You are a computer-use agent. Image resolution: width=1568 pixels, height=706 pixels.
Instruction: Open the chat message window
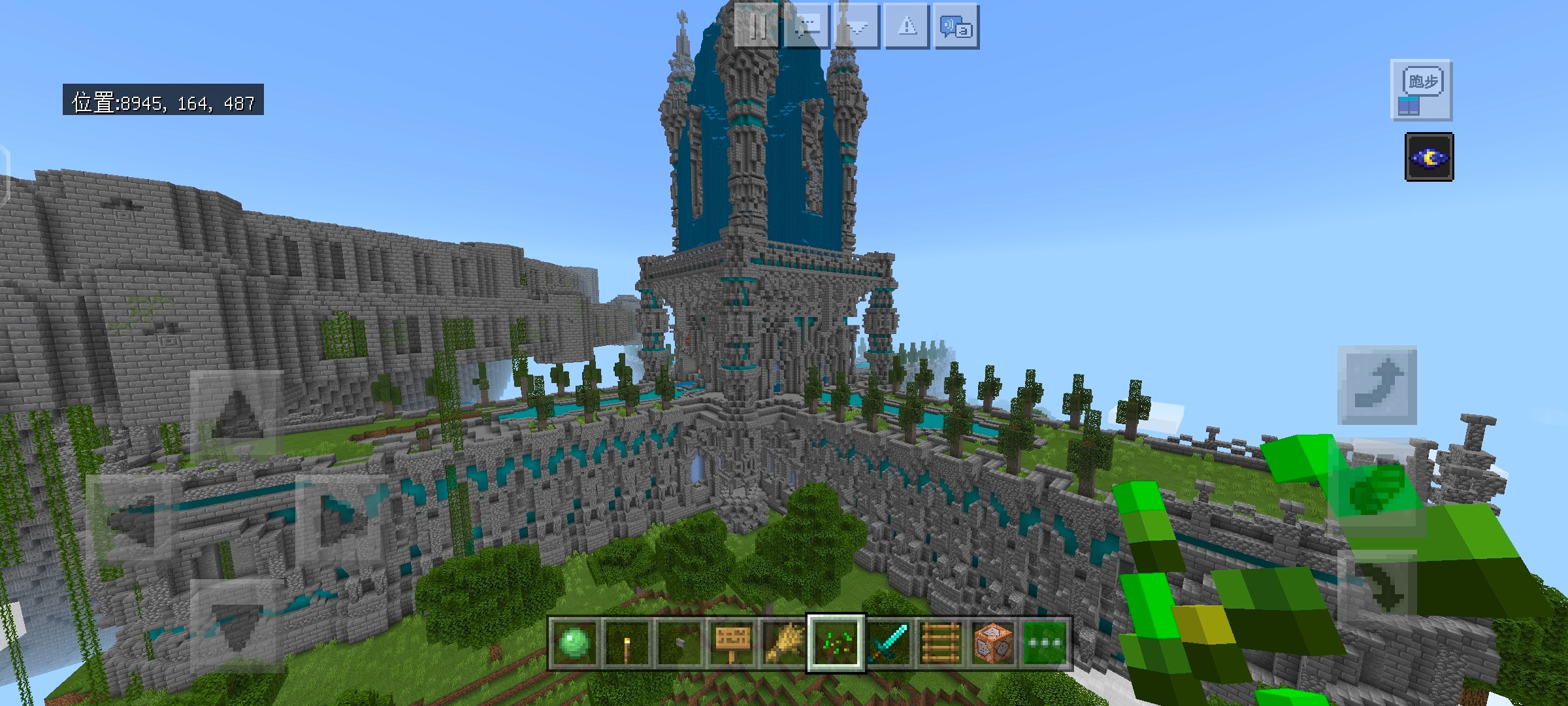point(807,26)
